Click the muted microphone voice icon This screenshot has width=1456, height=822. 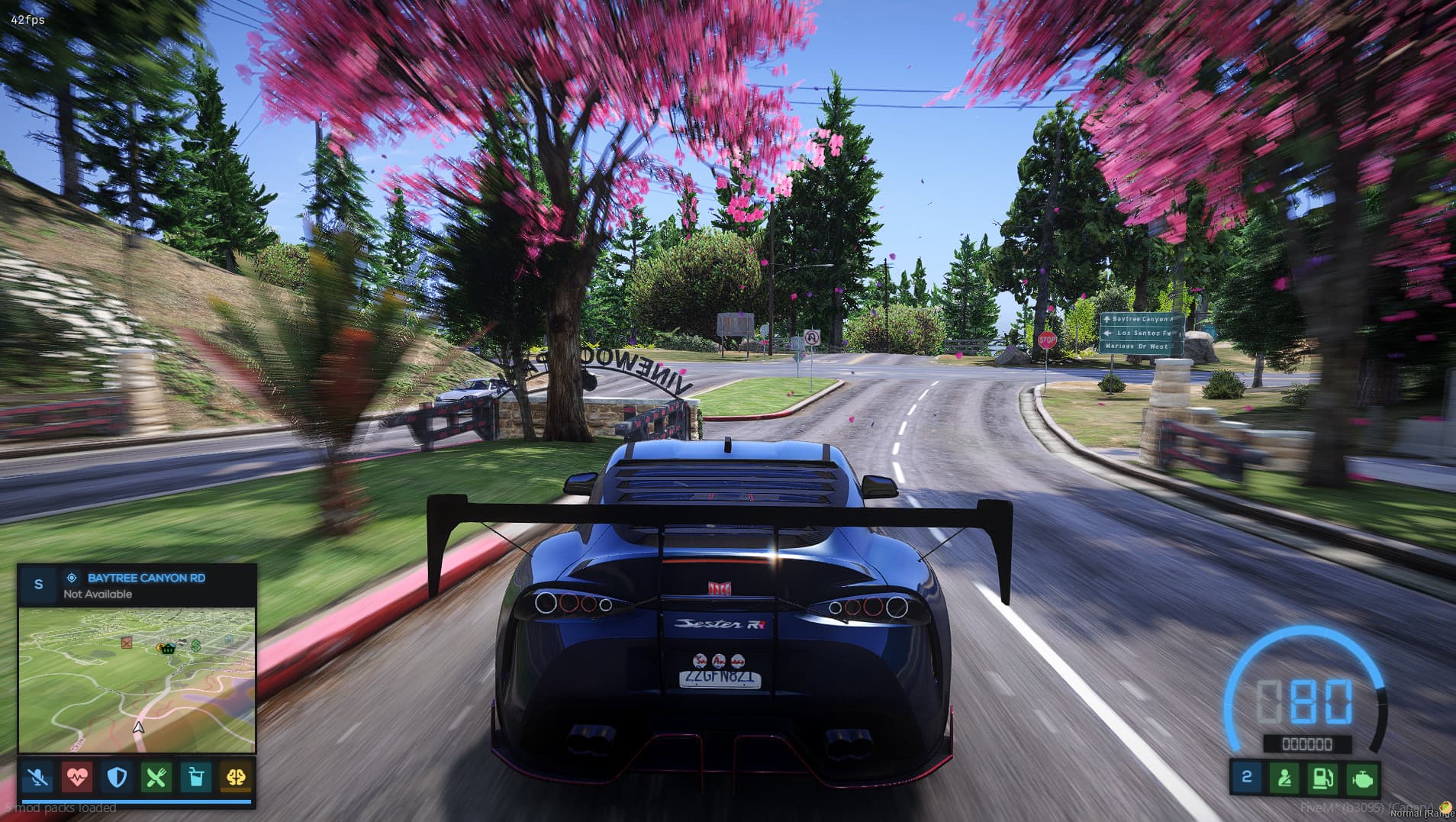(x=38, y=778)
